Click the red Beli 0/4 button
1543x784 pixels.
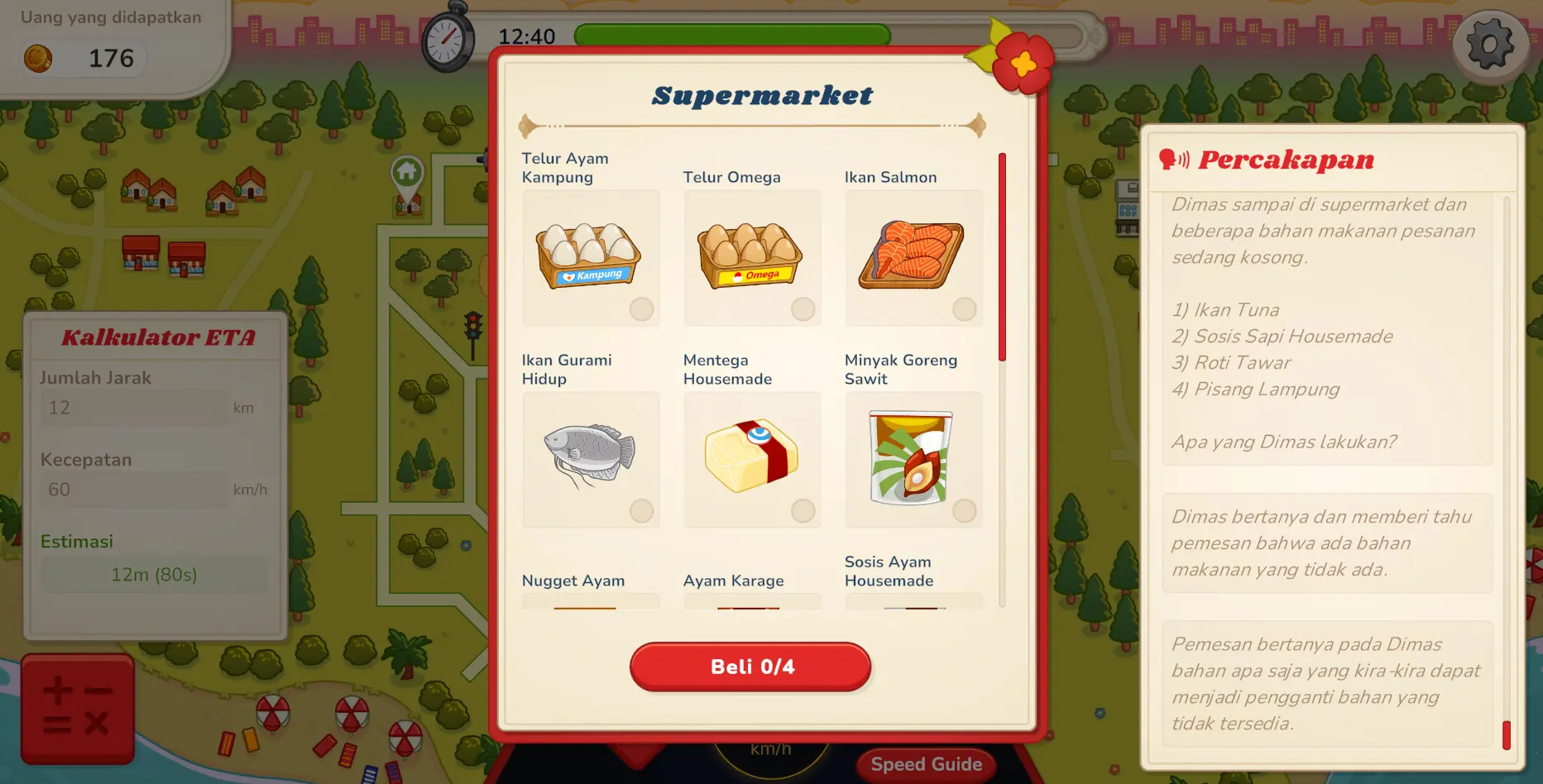[x=750, y=667]
